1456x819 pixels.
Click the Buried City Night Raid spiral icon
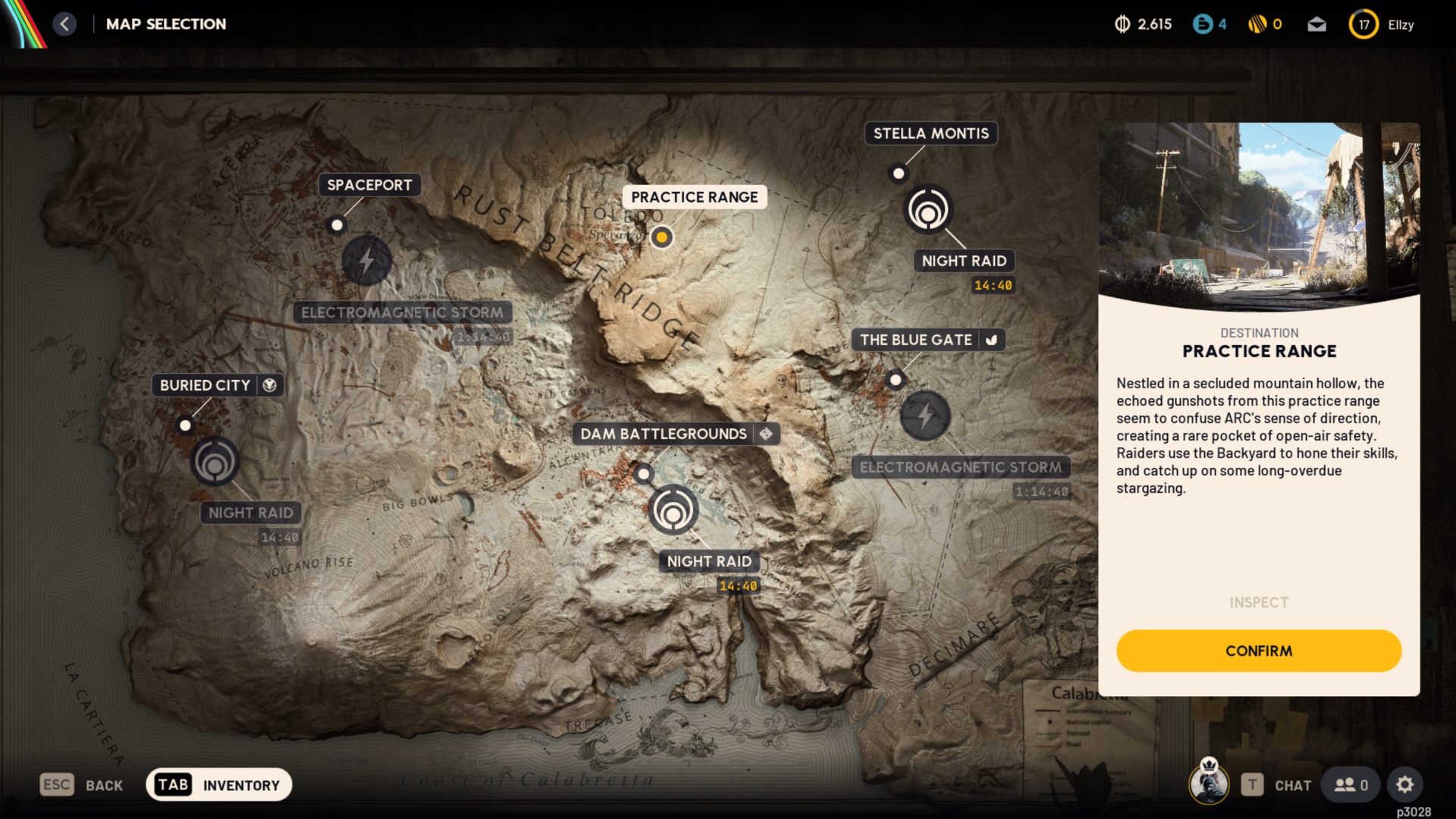coord(217,464)
